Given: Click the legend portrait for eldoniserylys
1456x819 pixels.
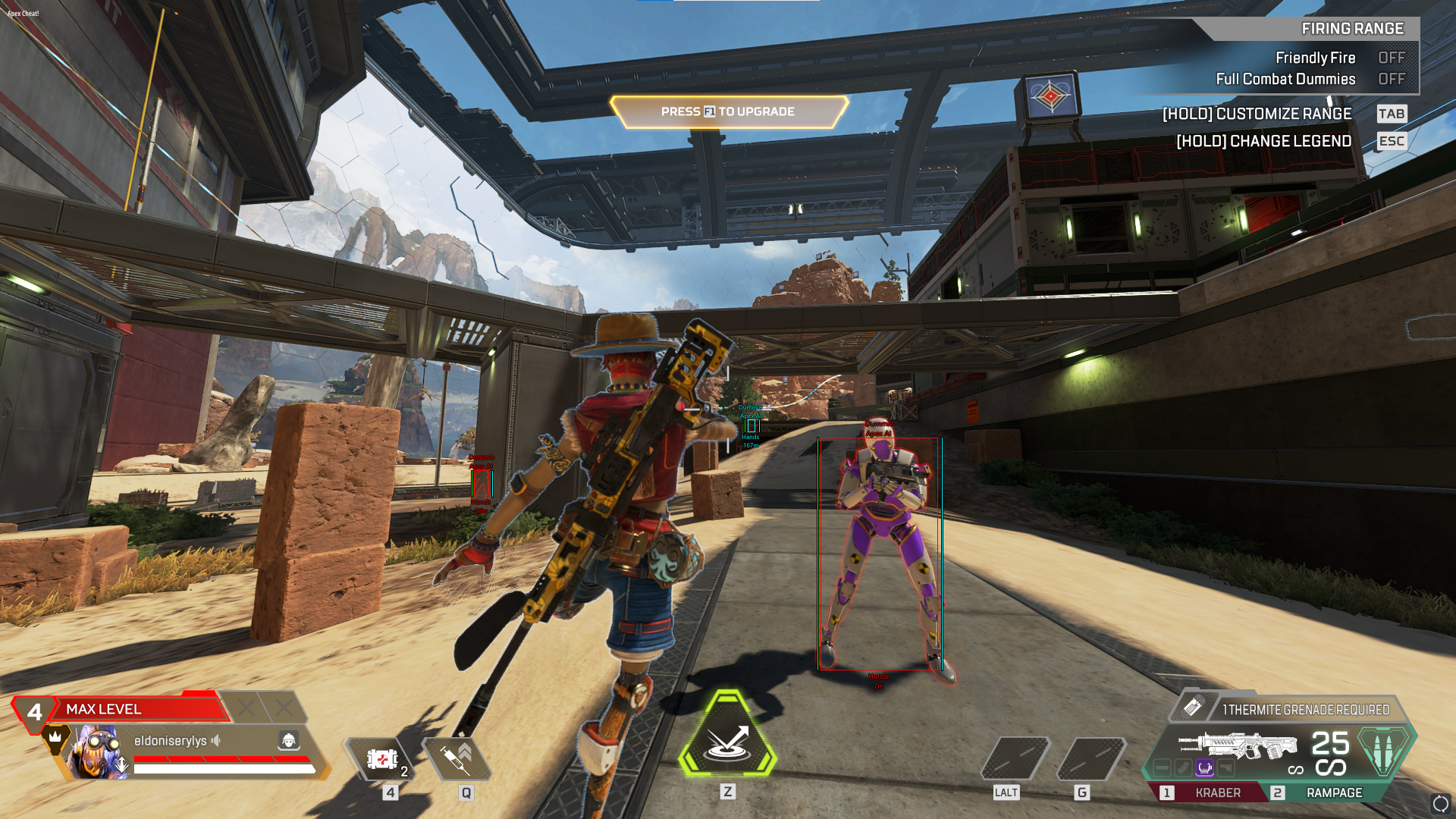Looking at the screenshot, I should click(97, 751).
